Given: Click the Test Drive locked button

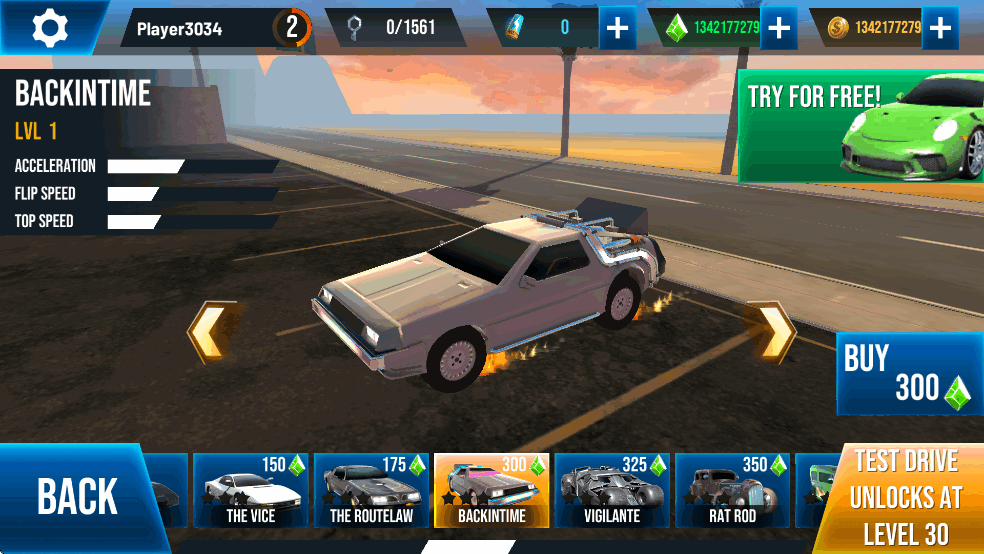Looking at the screenshot, I should [905, 498].
